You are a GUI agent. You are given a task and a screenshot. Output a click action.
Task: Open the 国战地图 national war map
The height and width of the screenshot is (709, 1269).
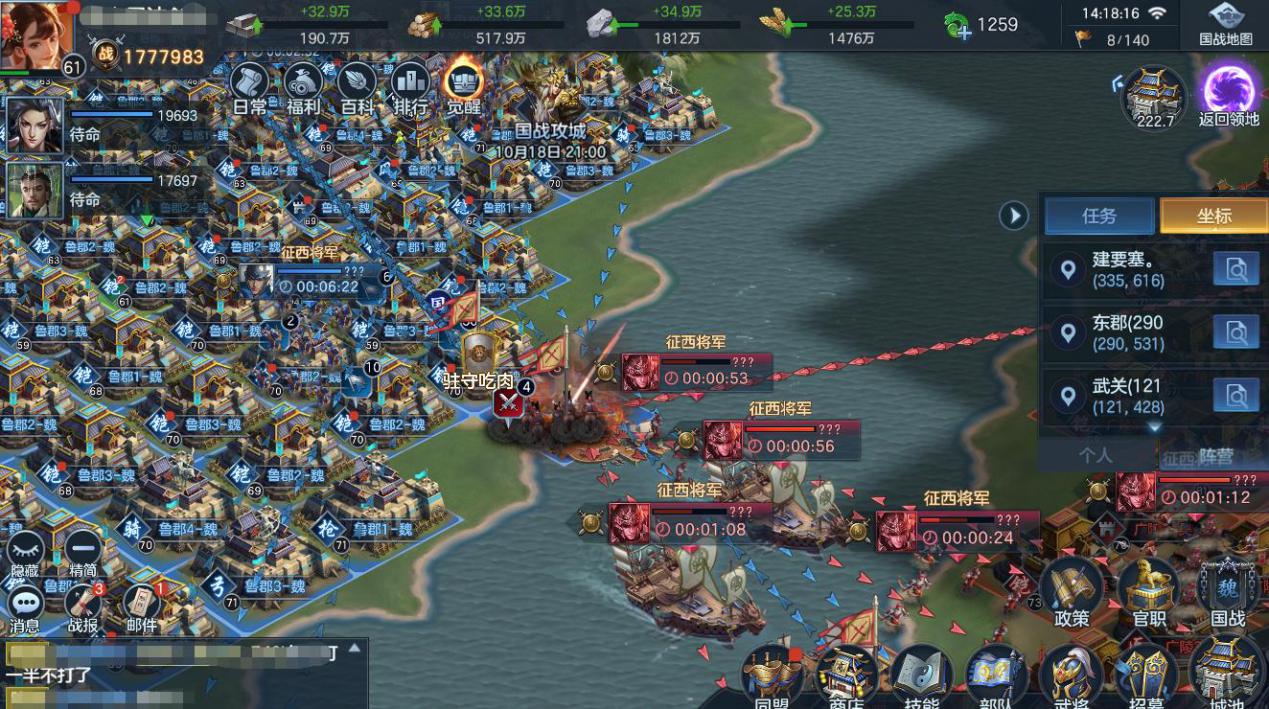pyautogui.click(x=1225, y=24)
